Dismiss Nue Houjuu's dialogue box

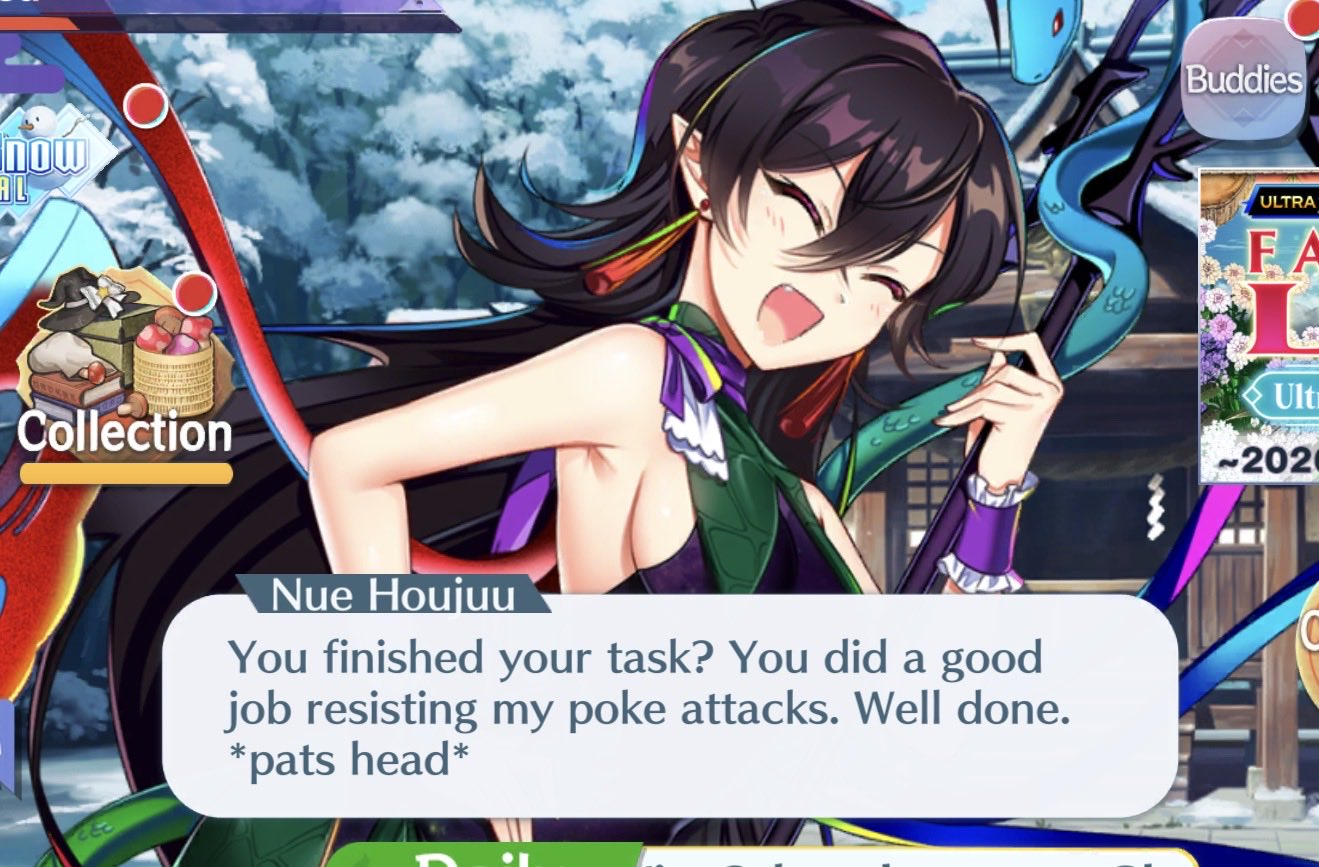click(668, 706)
